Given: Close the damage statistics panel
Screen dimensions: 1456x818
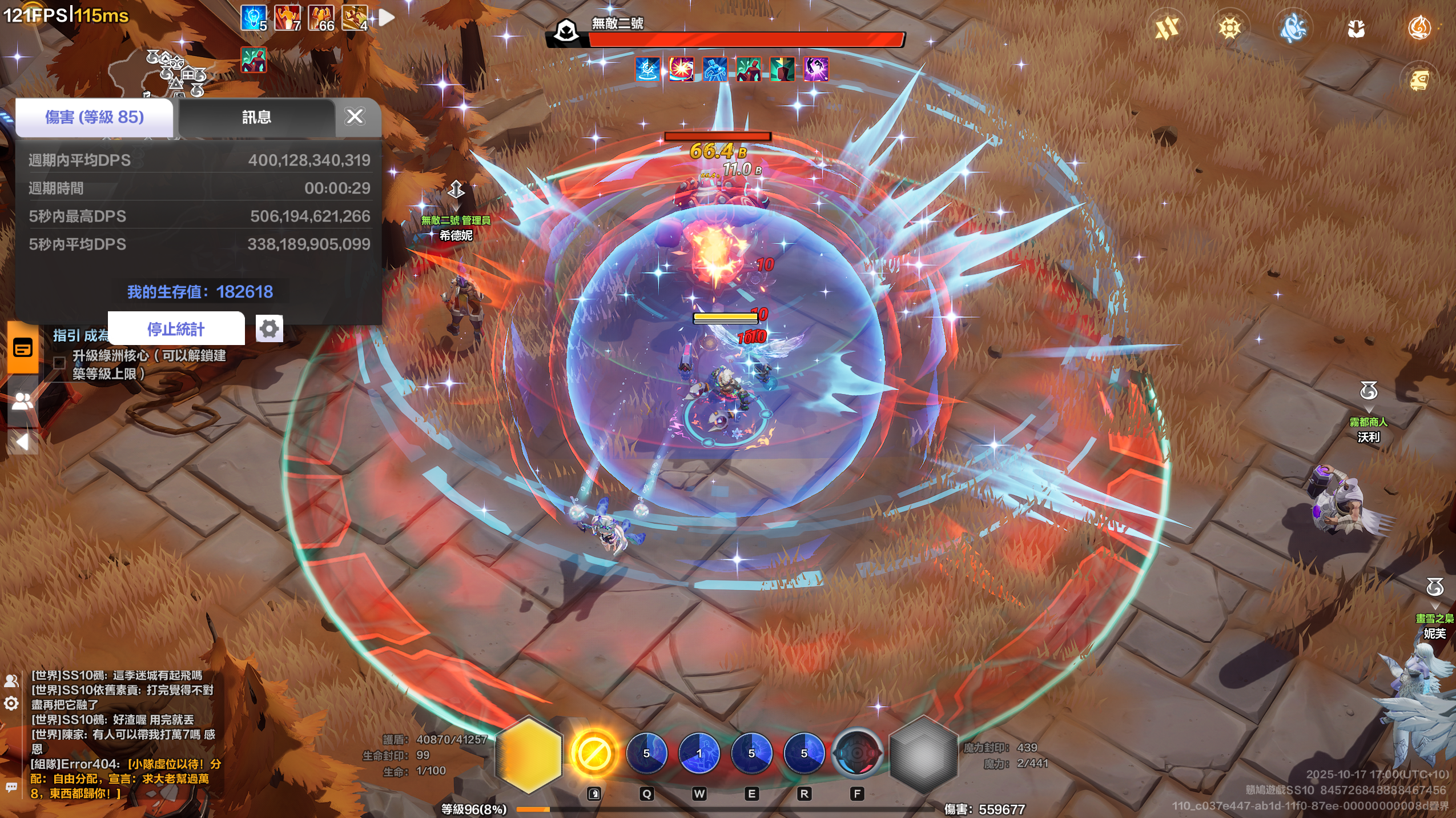Looking at the screenshot, I should [355, 117].
